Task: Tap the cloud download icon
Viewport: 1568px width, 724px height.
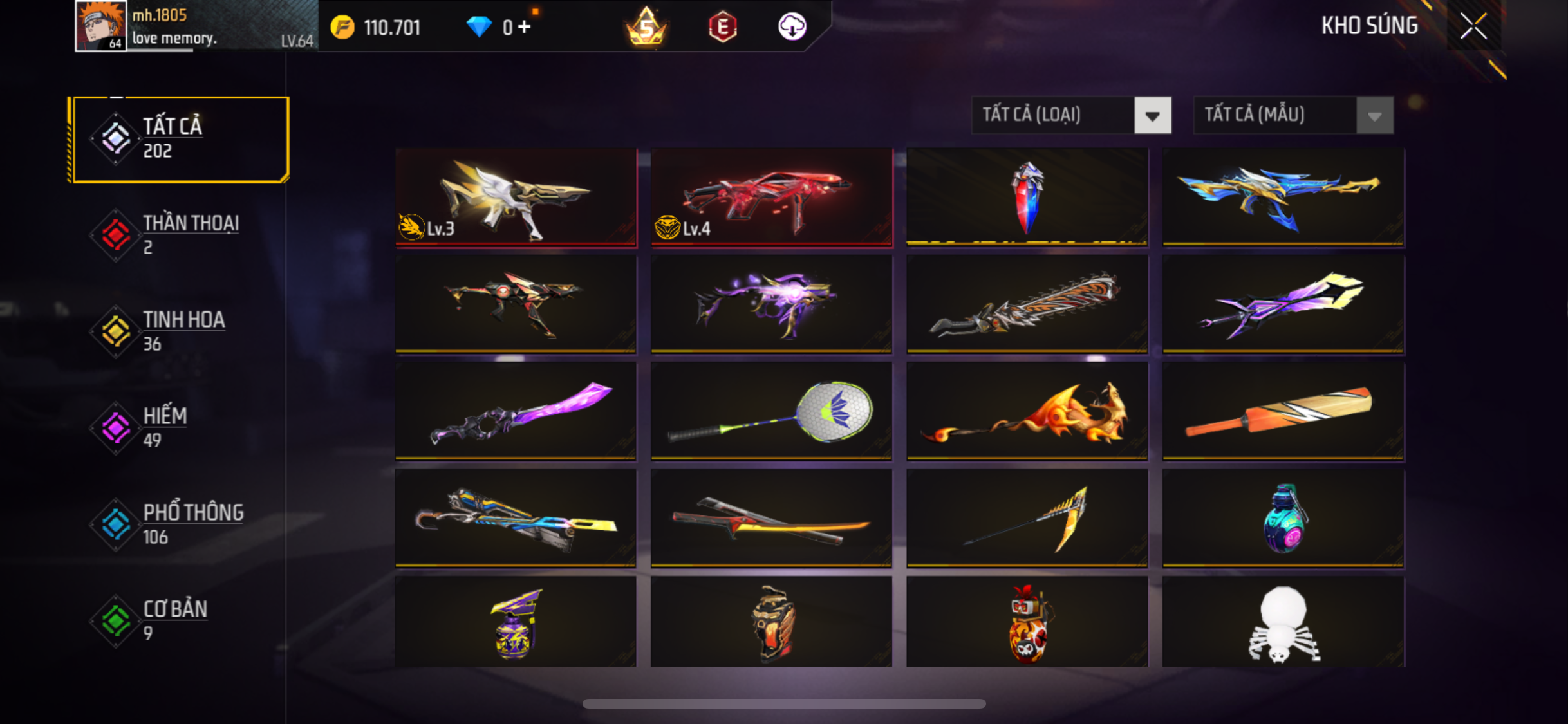Action: click(x=792, y=27)
